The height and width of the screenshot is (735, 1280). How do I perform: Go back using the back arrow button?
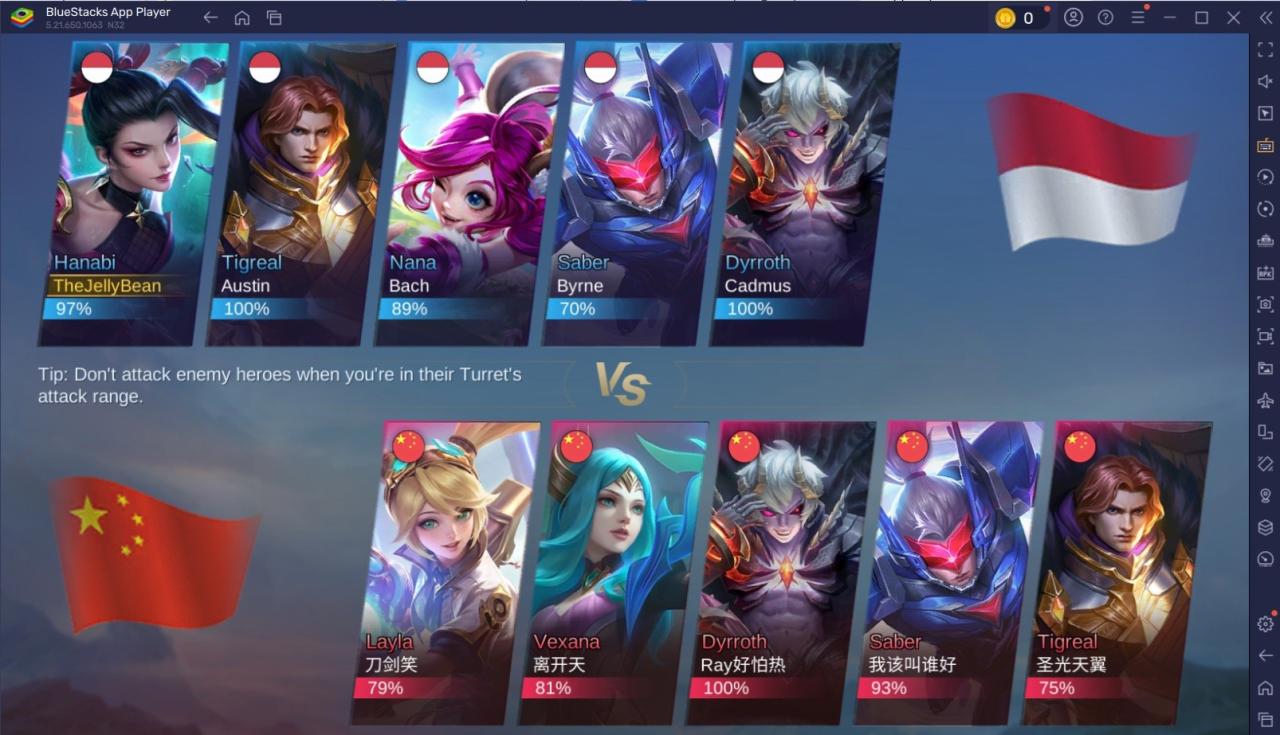click(x=210, y=17)
